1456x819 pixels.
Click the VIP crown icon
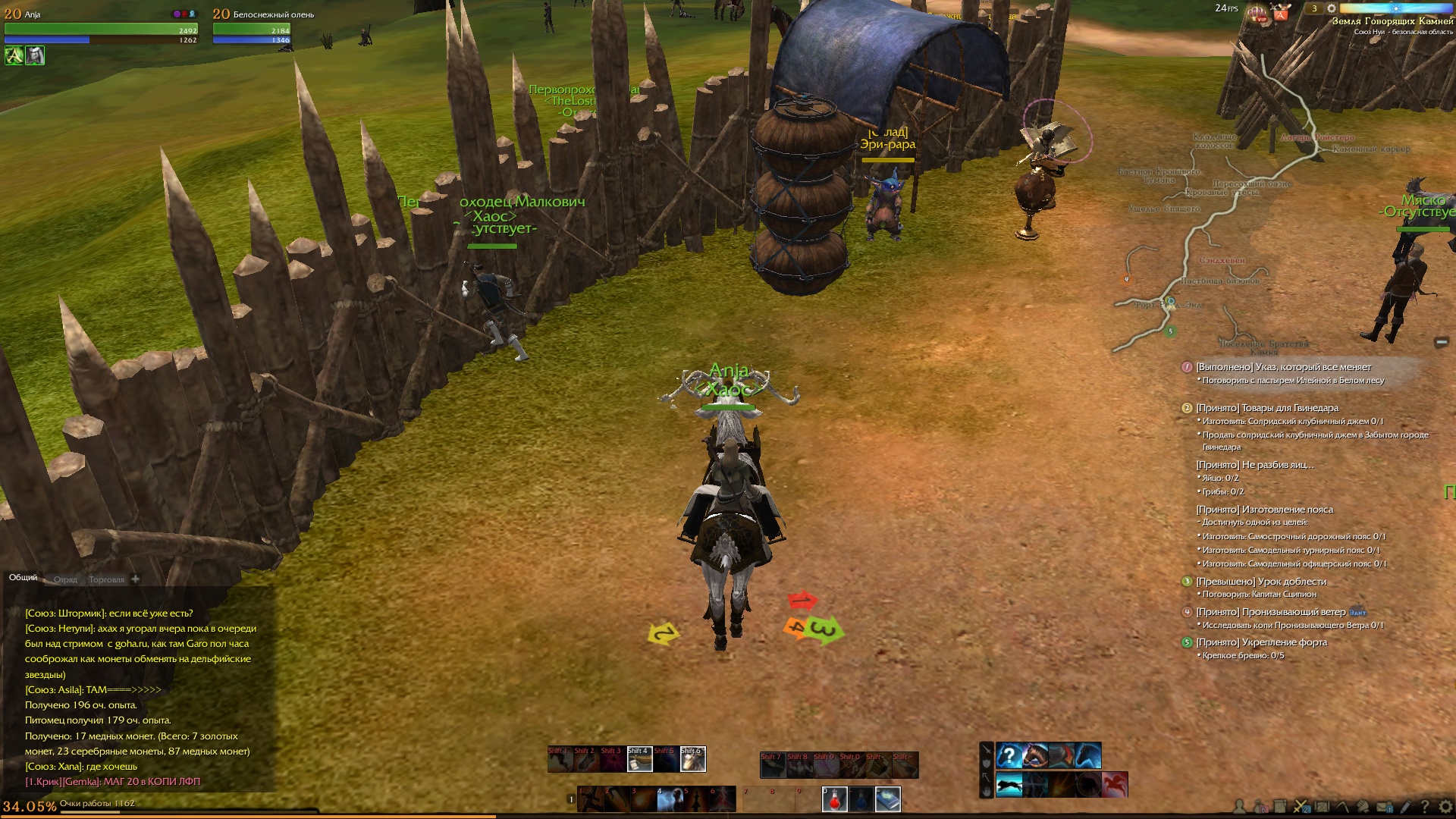(1258, 13)
